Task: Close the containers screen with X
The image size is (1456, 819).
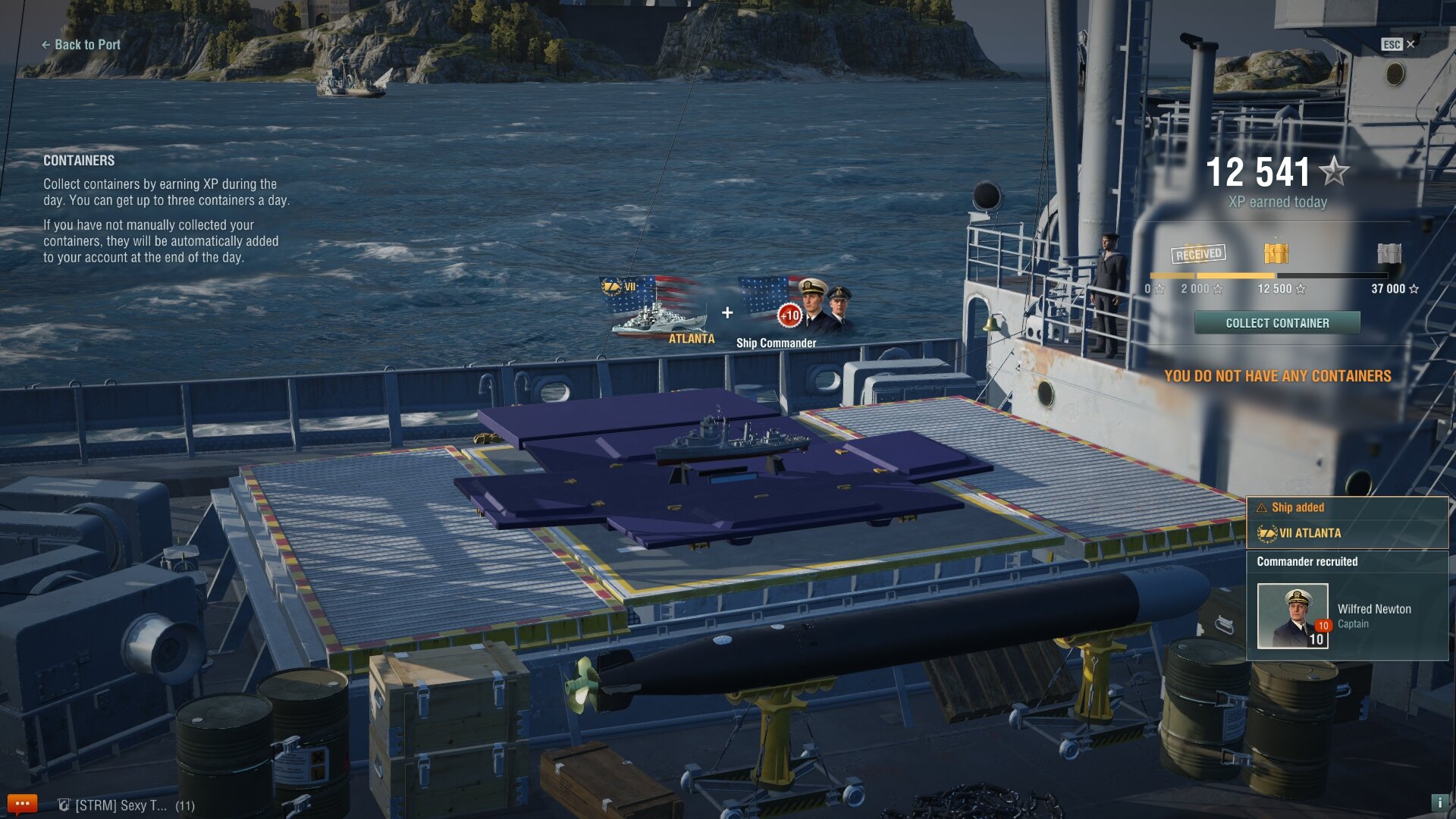Action: [1410, 44]
